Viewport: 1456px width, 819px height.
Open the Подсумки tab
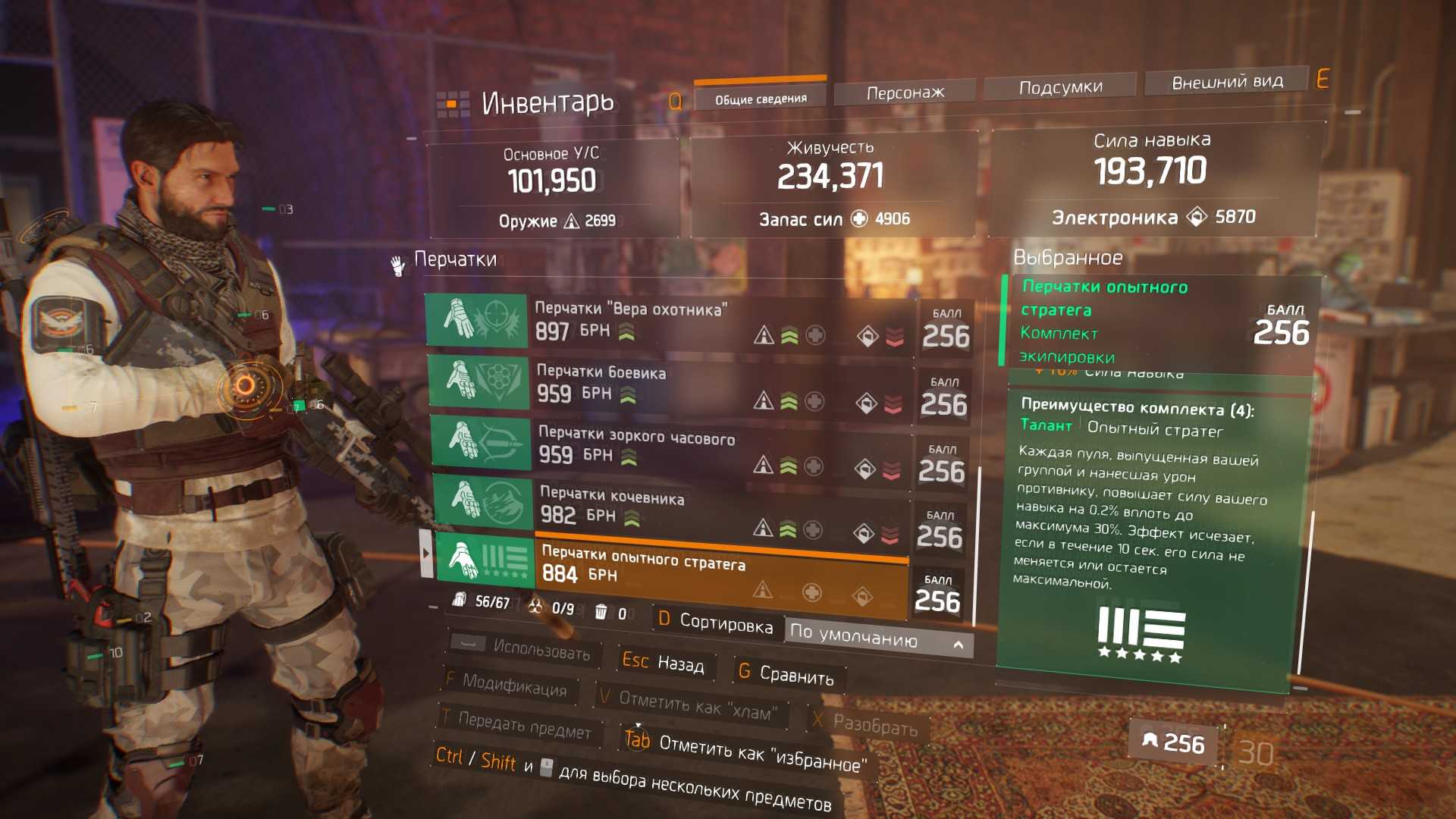(1059, 87)
